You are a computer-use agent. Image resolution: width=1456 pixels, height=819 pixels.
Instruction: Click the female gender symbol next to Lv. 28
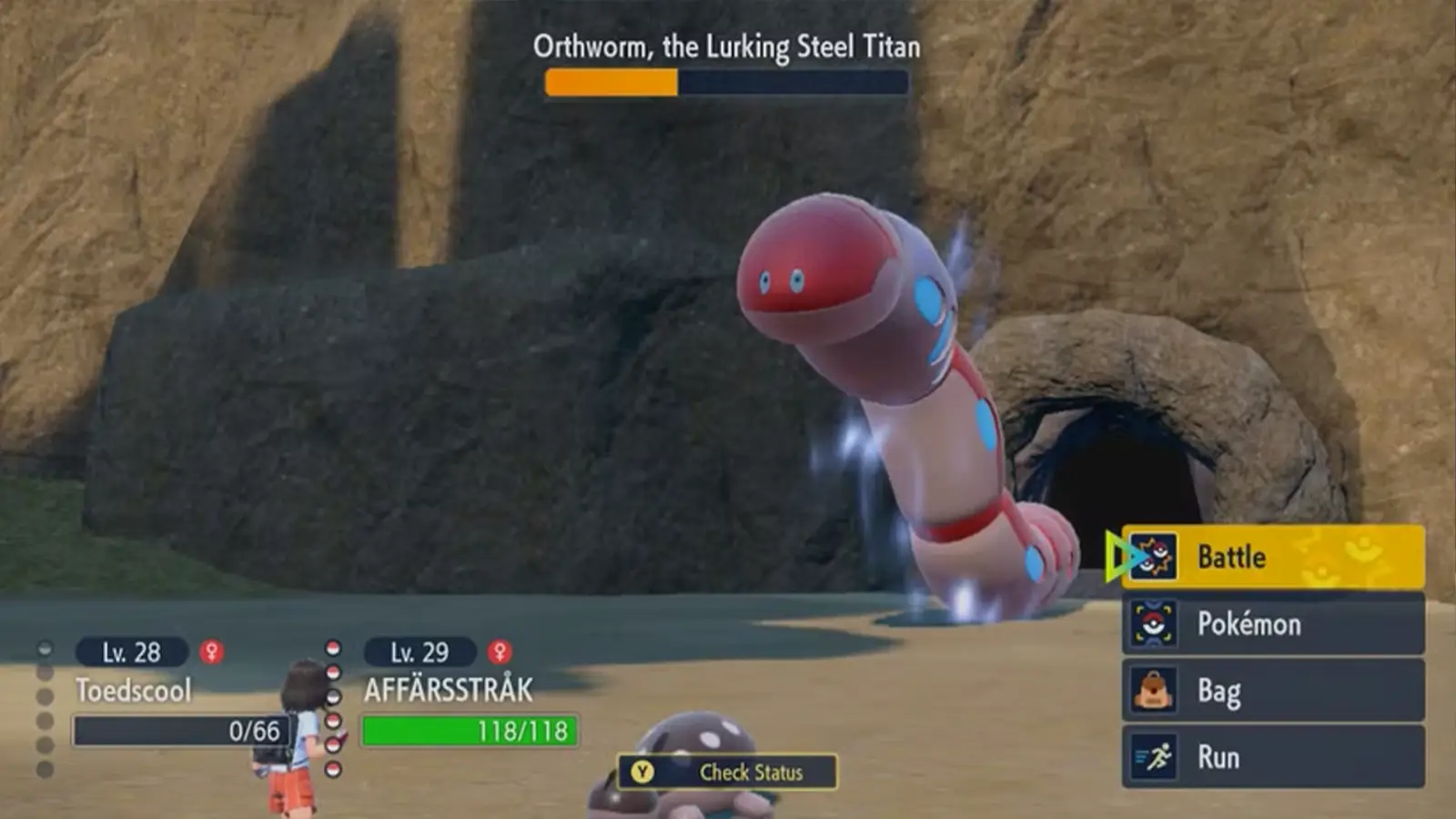pyautogui.click(x=211, y=652)
